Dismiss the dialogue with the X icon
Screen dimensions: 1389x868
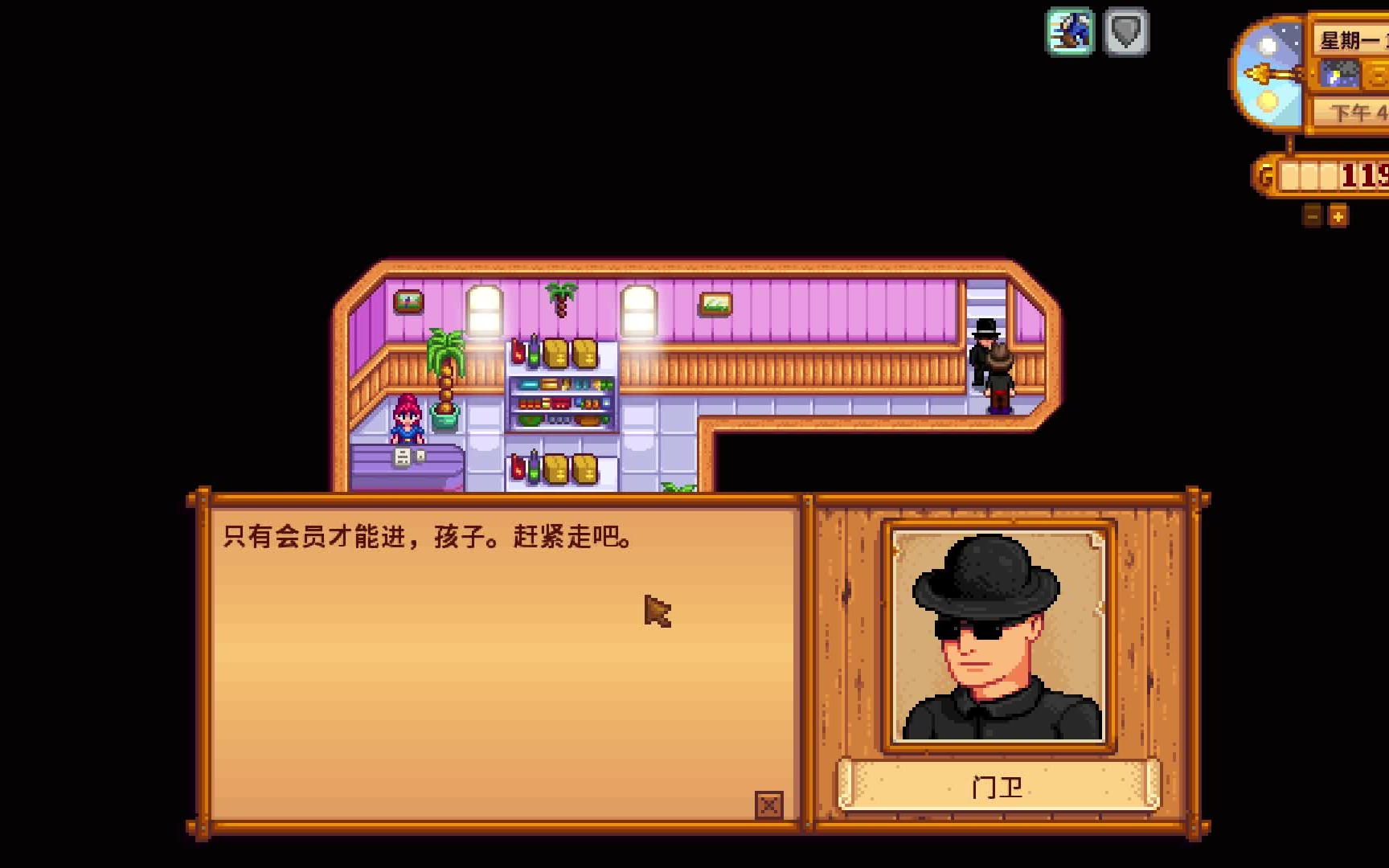coord(770,803)
